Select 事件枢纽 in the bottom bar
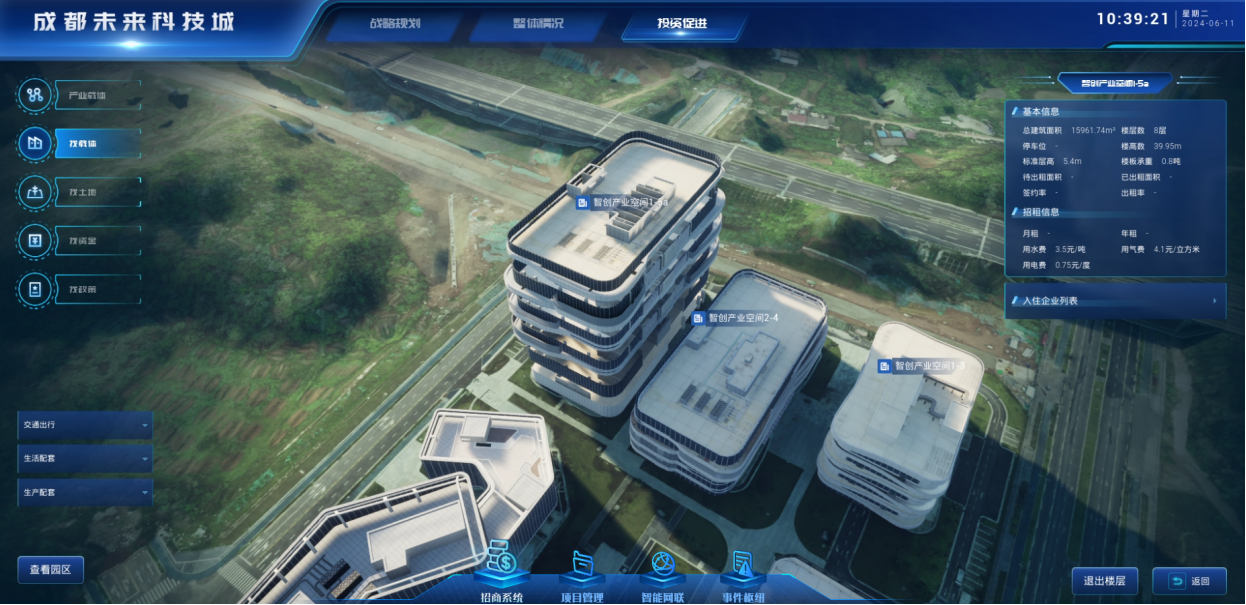The width and height of the screenshot is (1246, 605). (743, 568)
